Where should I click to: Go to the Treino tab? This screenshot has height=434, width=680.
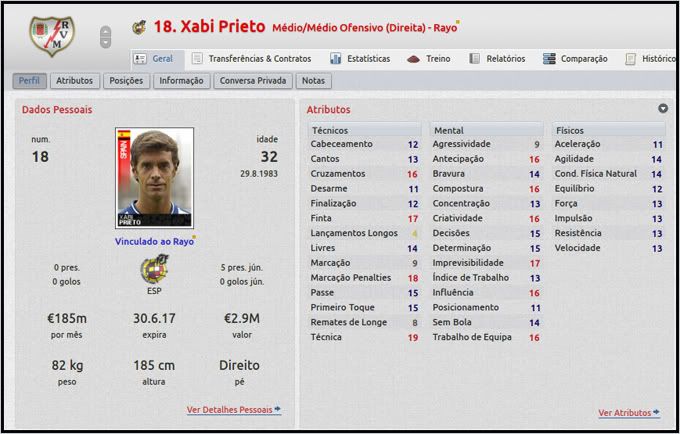[x=432, y=59]
